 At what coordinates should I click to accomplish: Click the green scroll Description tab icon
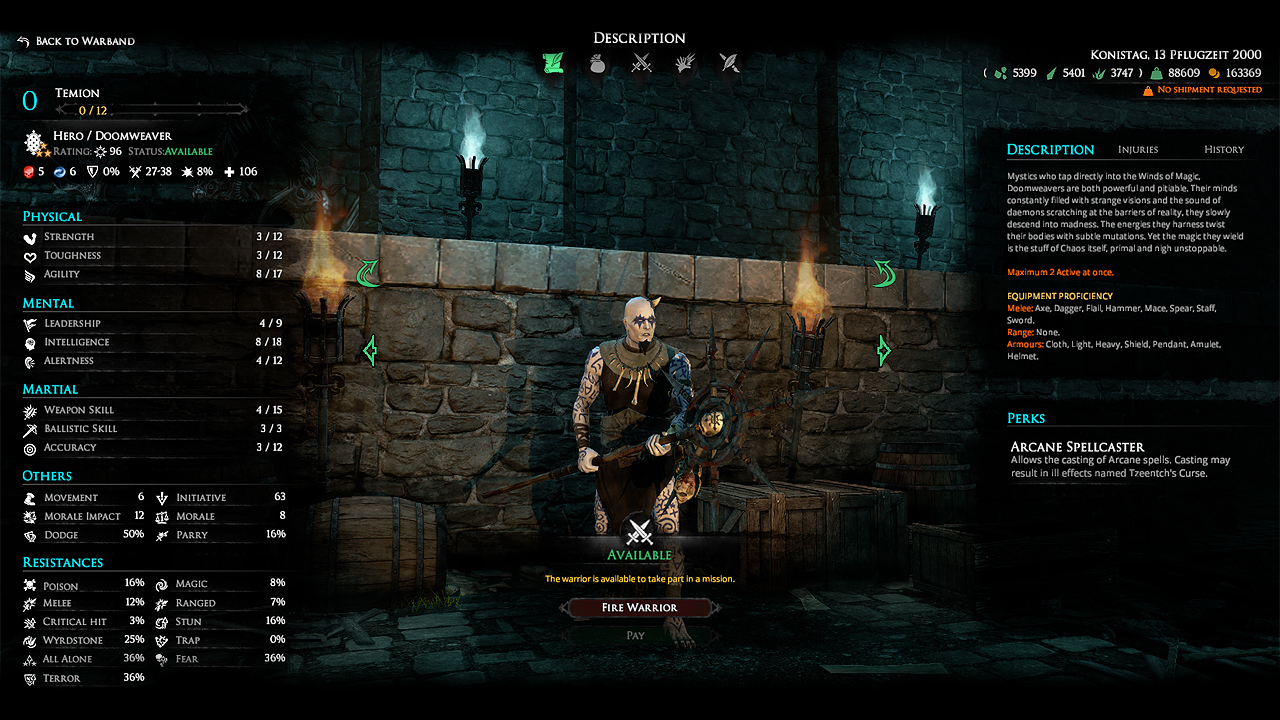point(552,62)
